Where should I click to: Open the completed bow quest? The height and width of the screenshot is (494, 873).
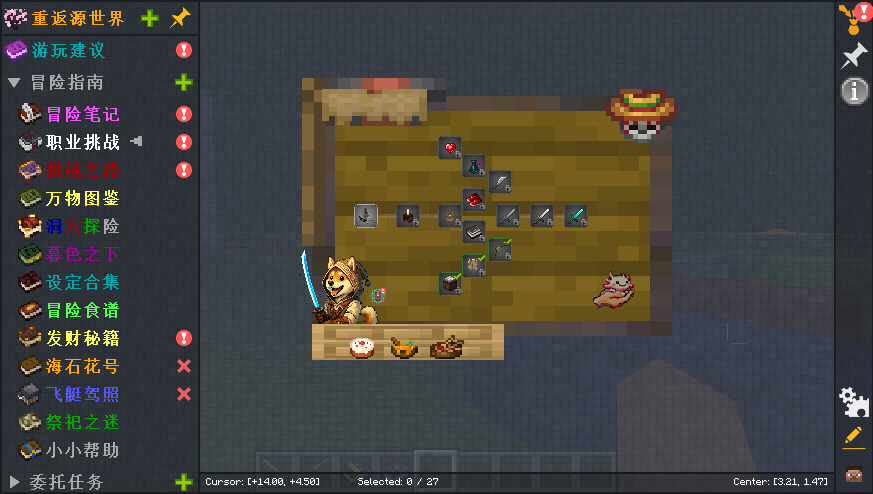coord(500,250)
